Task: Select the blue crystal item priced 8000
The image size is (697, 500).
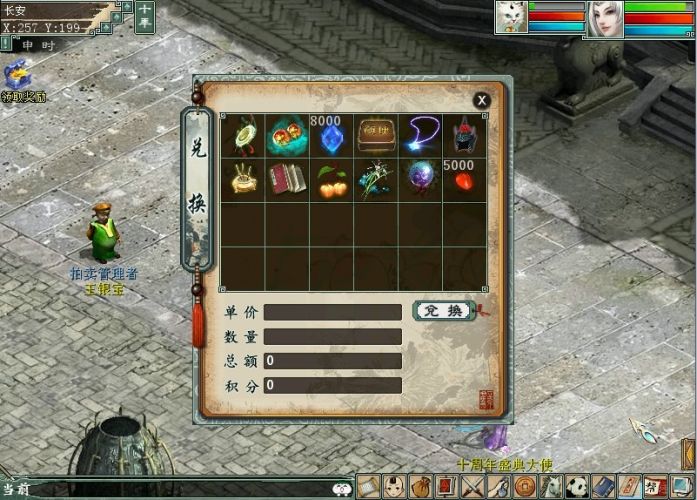Action: pyautogui.click(x=330, y=136)
